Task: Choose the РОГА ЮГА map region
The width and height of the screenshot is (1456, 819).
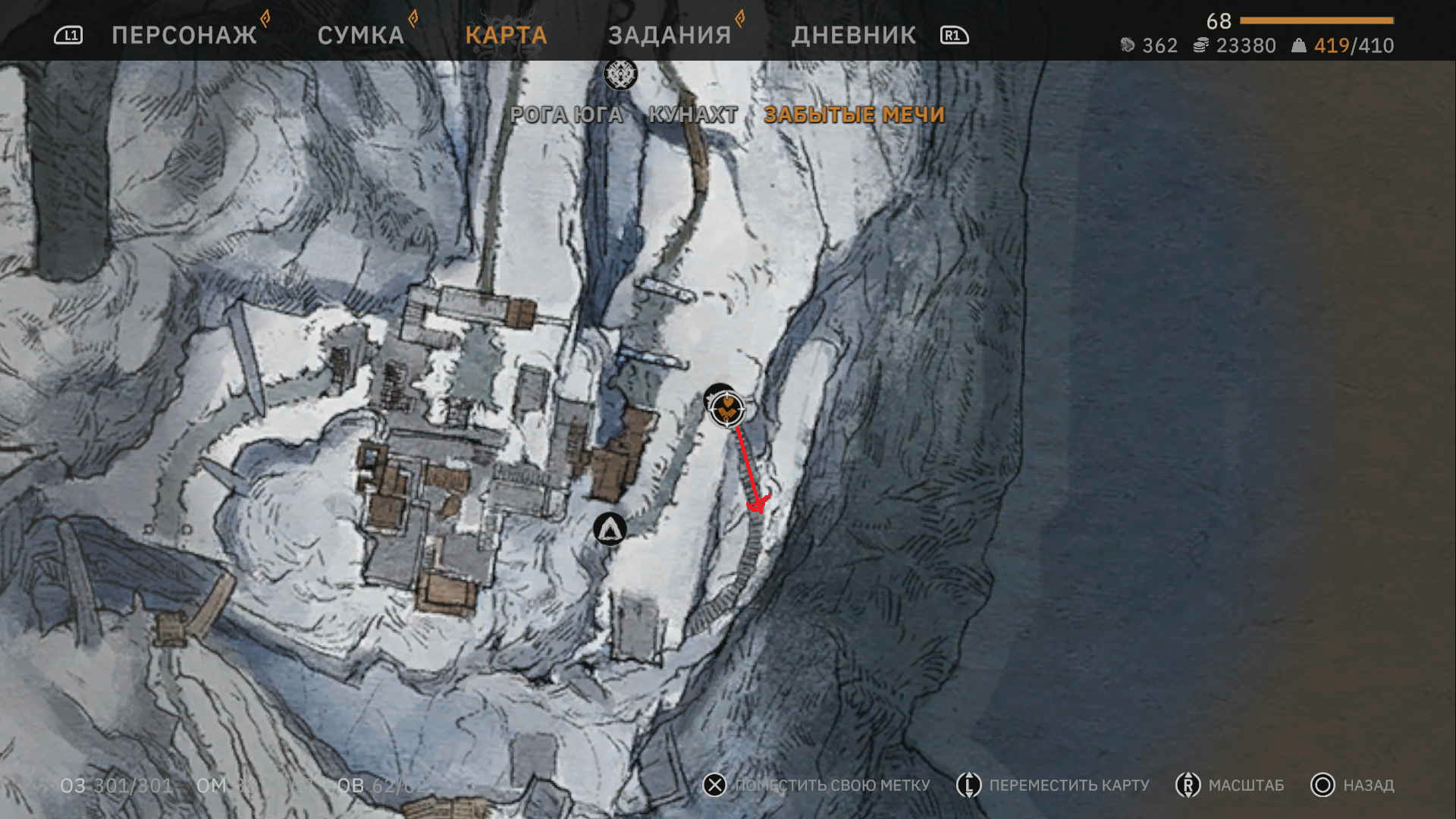Action: (x=566, y=115)
